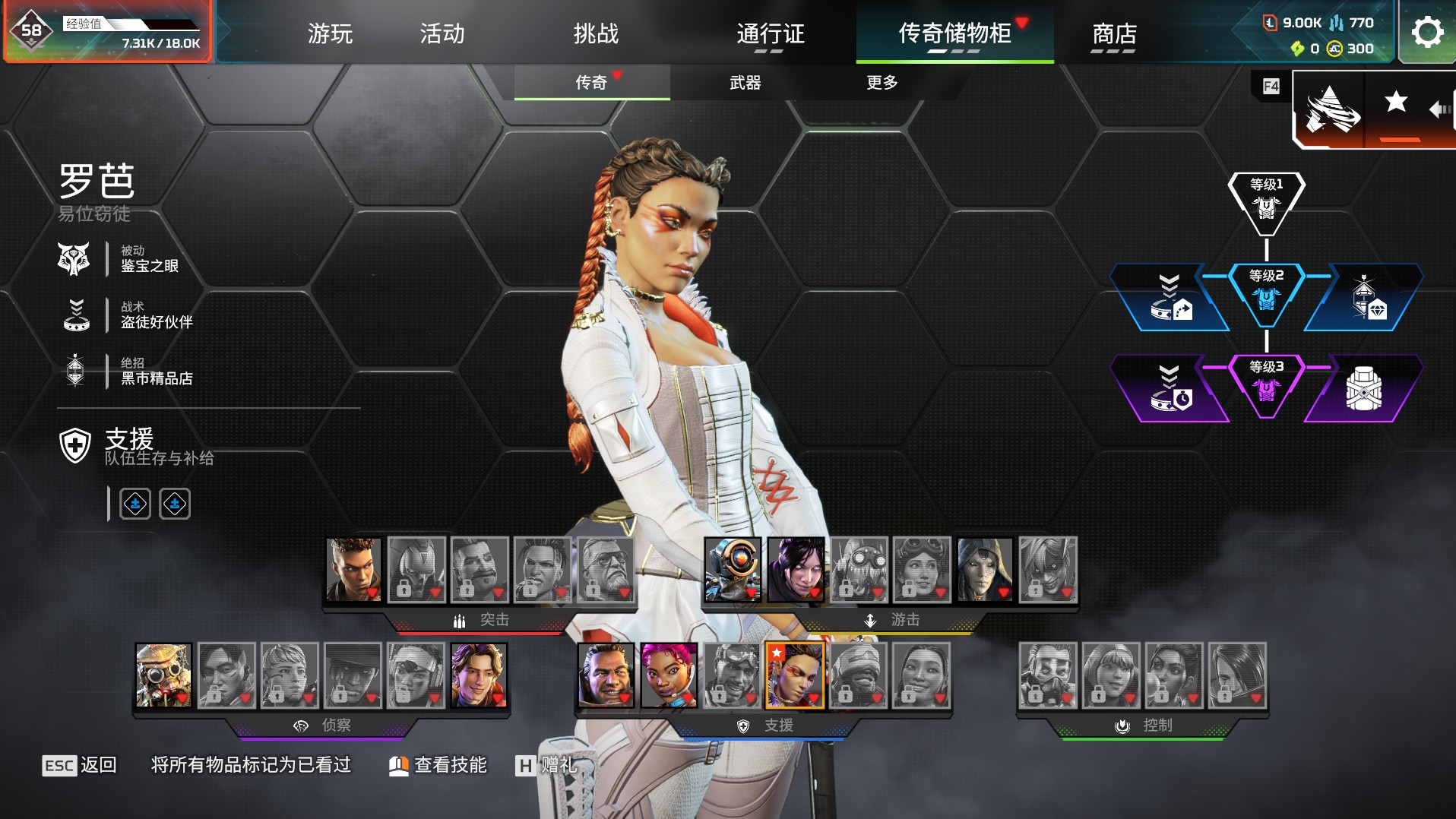Open settings via the gear icon

(x=1426, y=32)
